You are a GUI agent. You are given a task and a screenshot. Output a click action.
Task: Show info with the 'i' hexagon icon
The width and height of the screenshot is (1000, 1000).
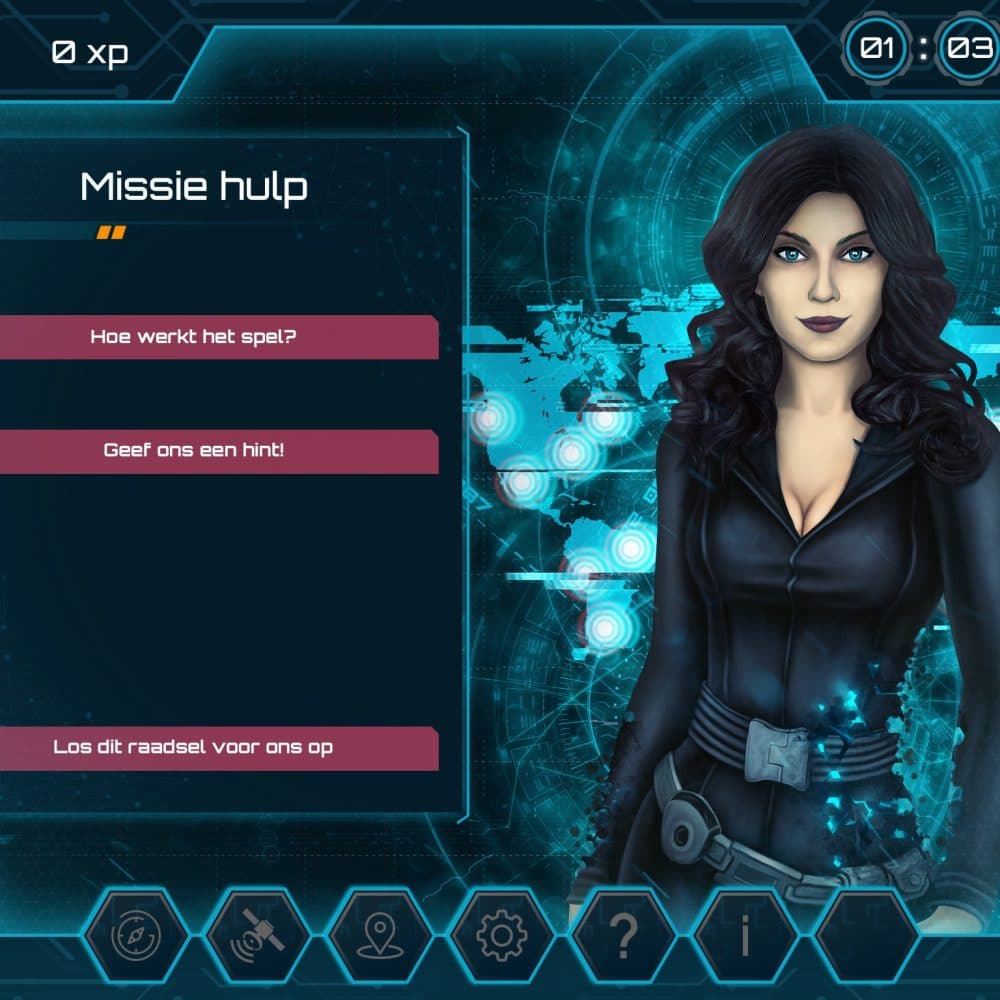(x=745, y=936)
